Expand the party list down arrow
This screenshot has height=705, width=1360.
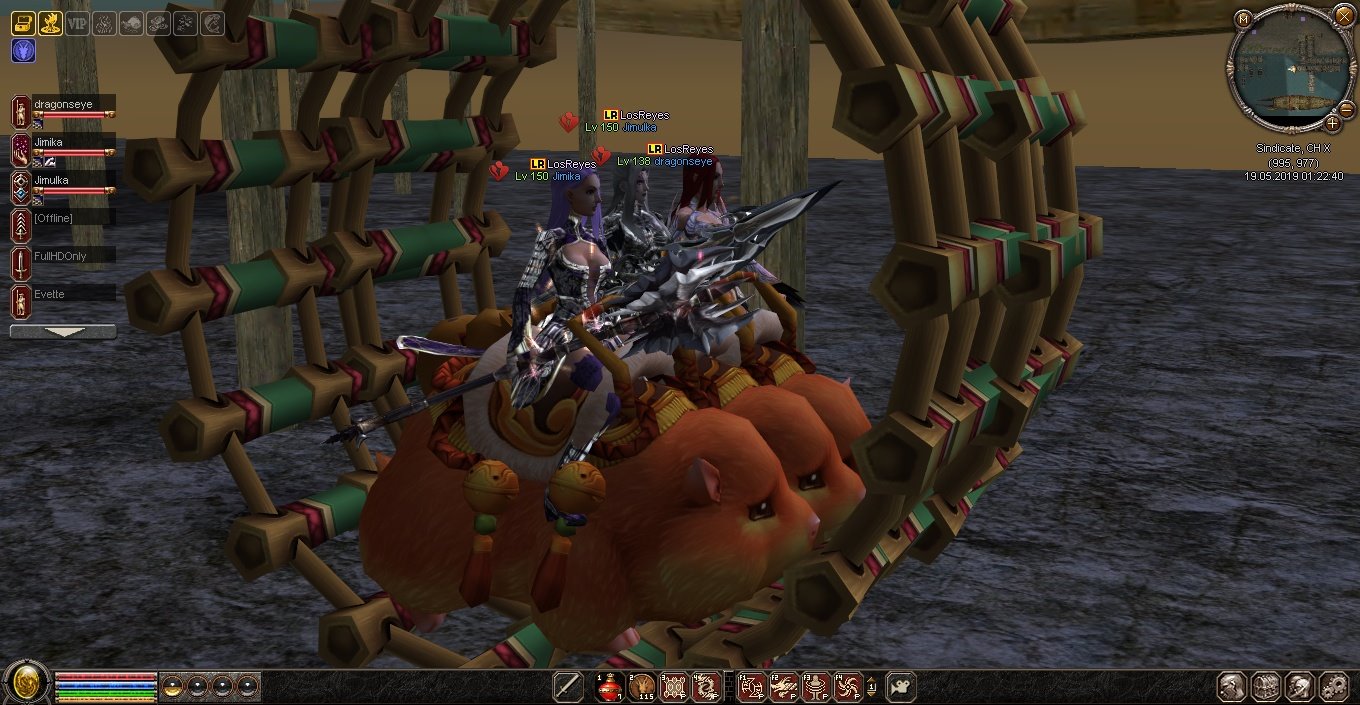pos(63,331)
